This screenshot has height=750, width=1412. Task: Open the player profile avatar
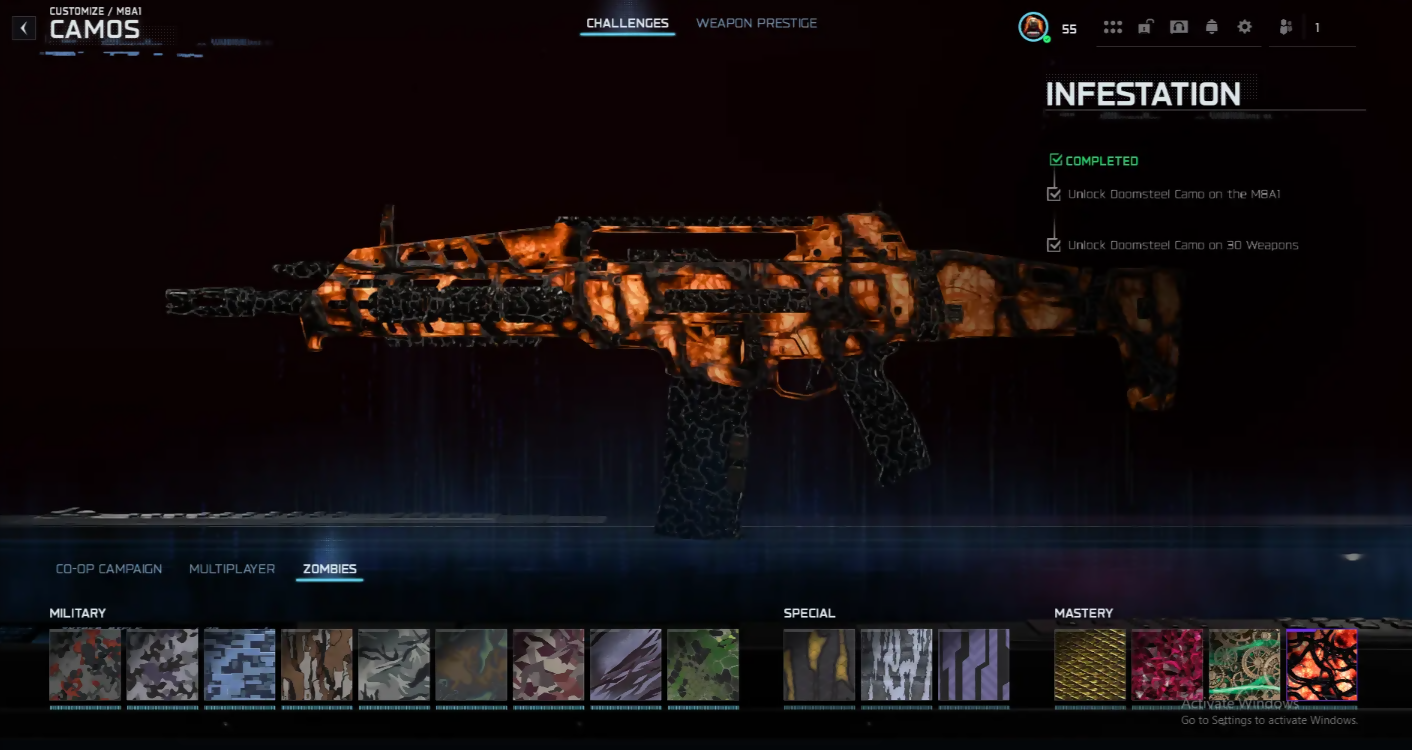pyautogui.click(x=1033, y=27)
